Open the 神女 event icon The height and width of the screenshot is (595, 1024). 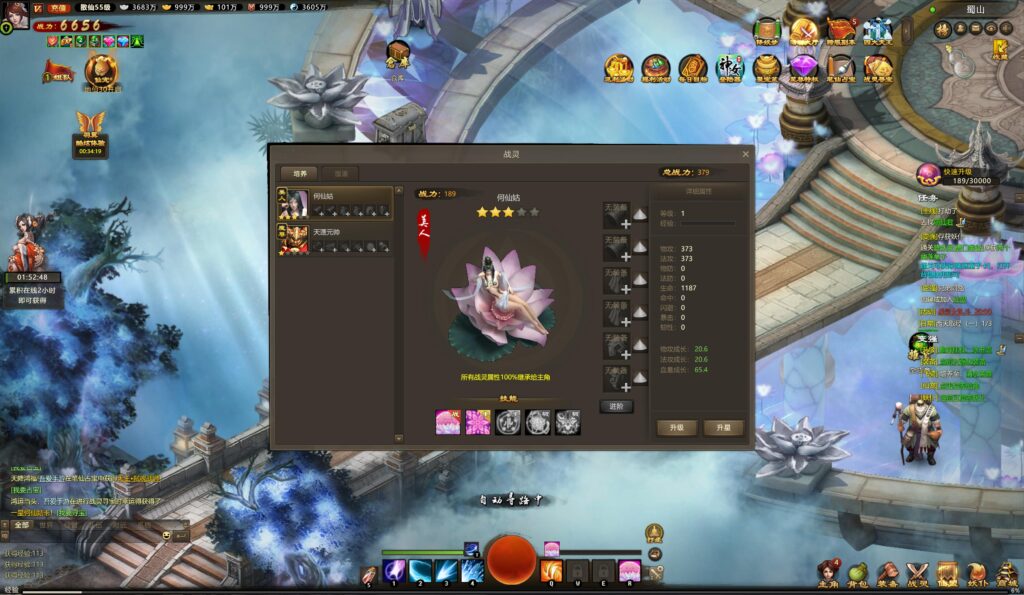click(730, 68)
